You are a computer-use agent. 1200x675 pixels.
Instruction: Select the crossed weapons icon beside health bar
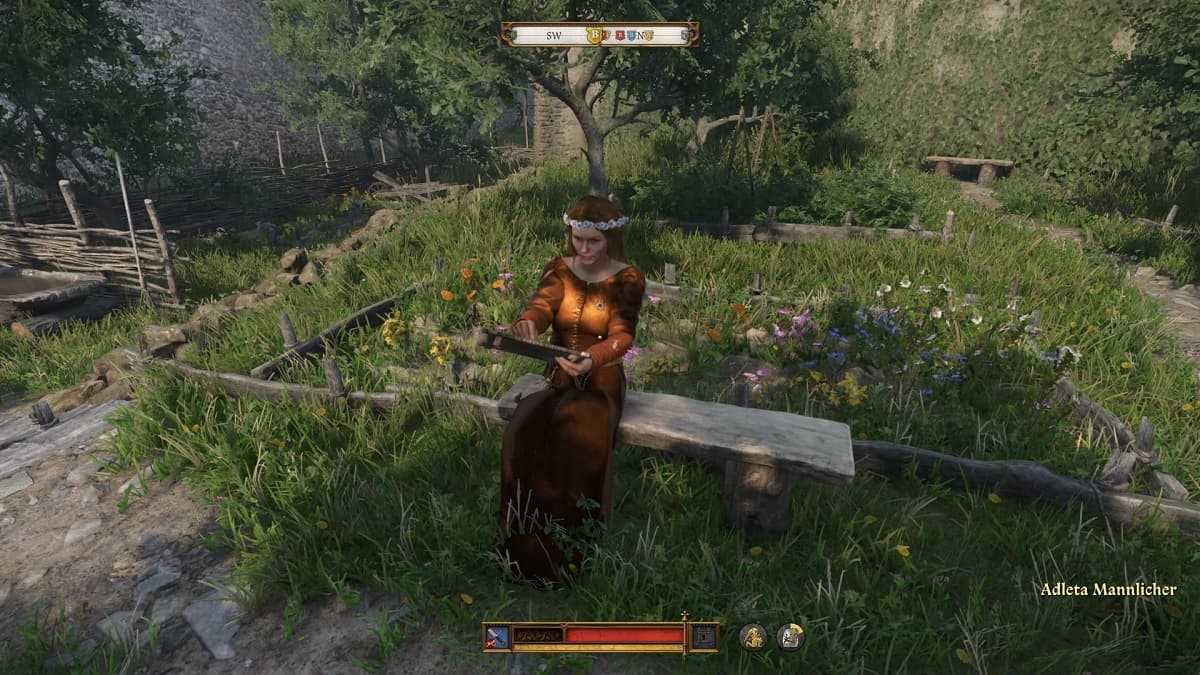497,636
